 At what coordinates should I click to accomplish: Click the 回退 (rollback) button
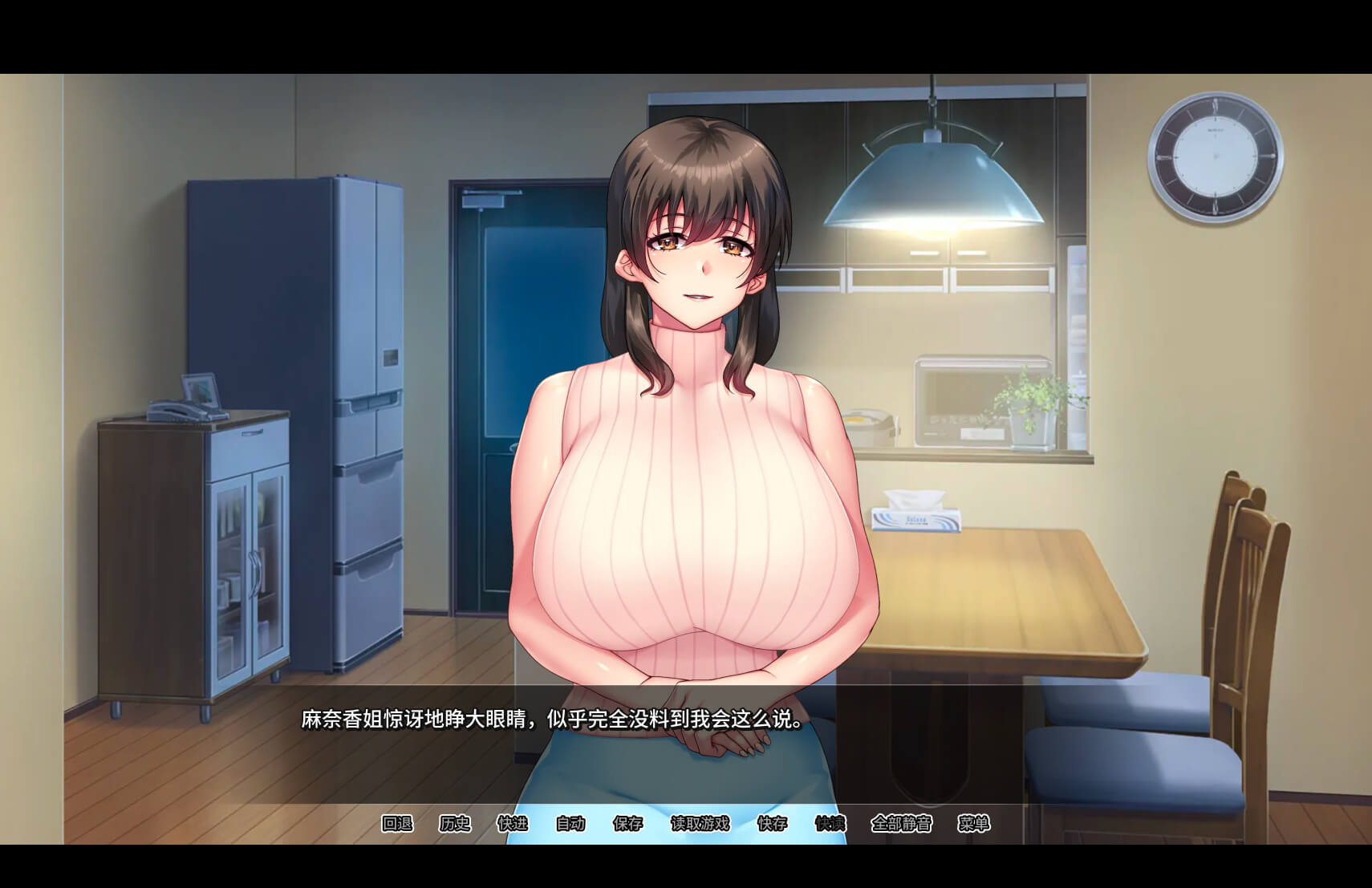click(396, 824)
